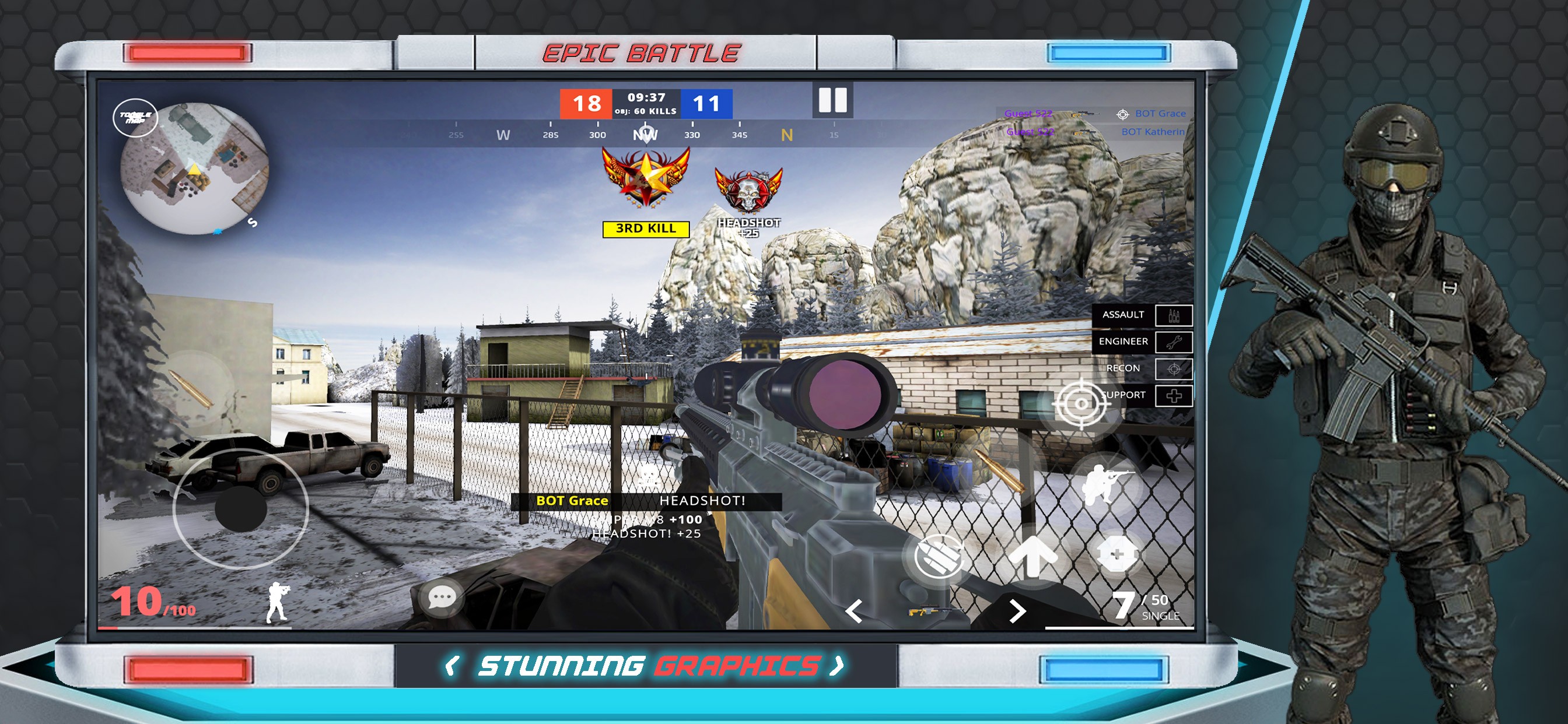Toggle the map view
Viewport: 1568px width, 724px height.
[135, 117]
